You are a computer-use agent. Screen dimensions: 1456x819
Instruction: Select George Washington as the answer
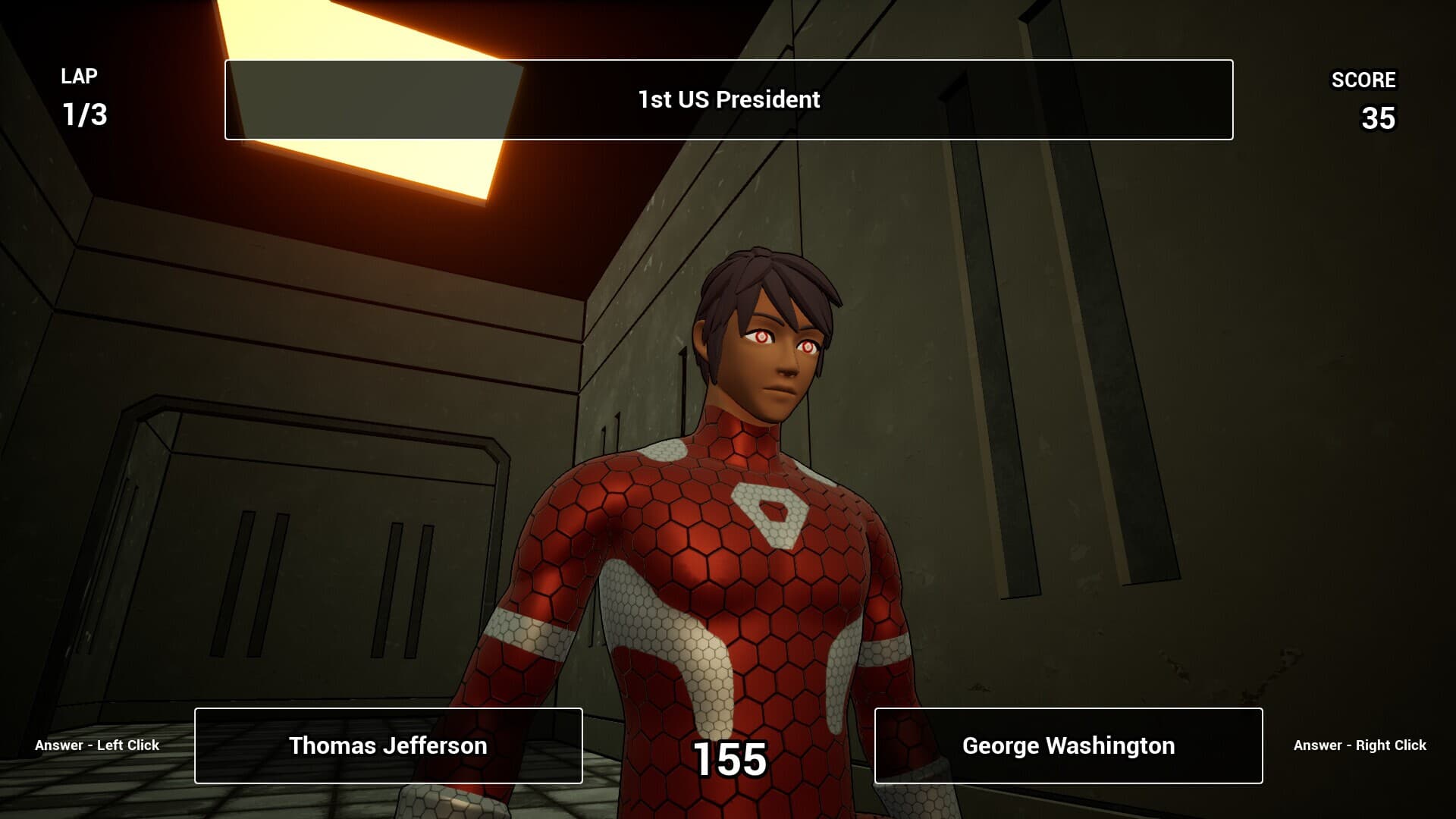coord(1068,745)
